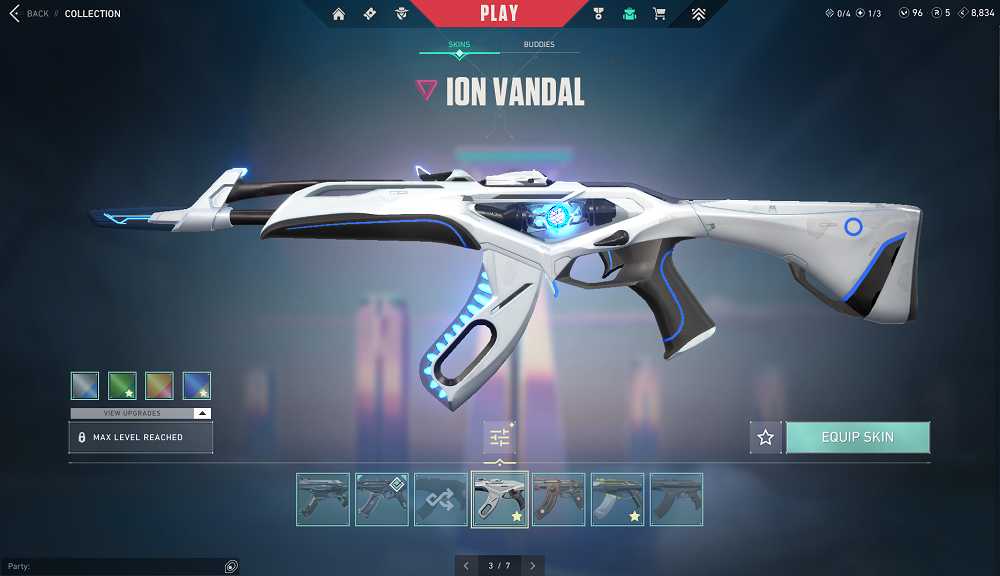The height and width of the screenshot is (576, 1000).
Task: Choose the orange-red skin variant
Action: (159, 386)
